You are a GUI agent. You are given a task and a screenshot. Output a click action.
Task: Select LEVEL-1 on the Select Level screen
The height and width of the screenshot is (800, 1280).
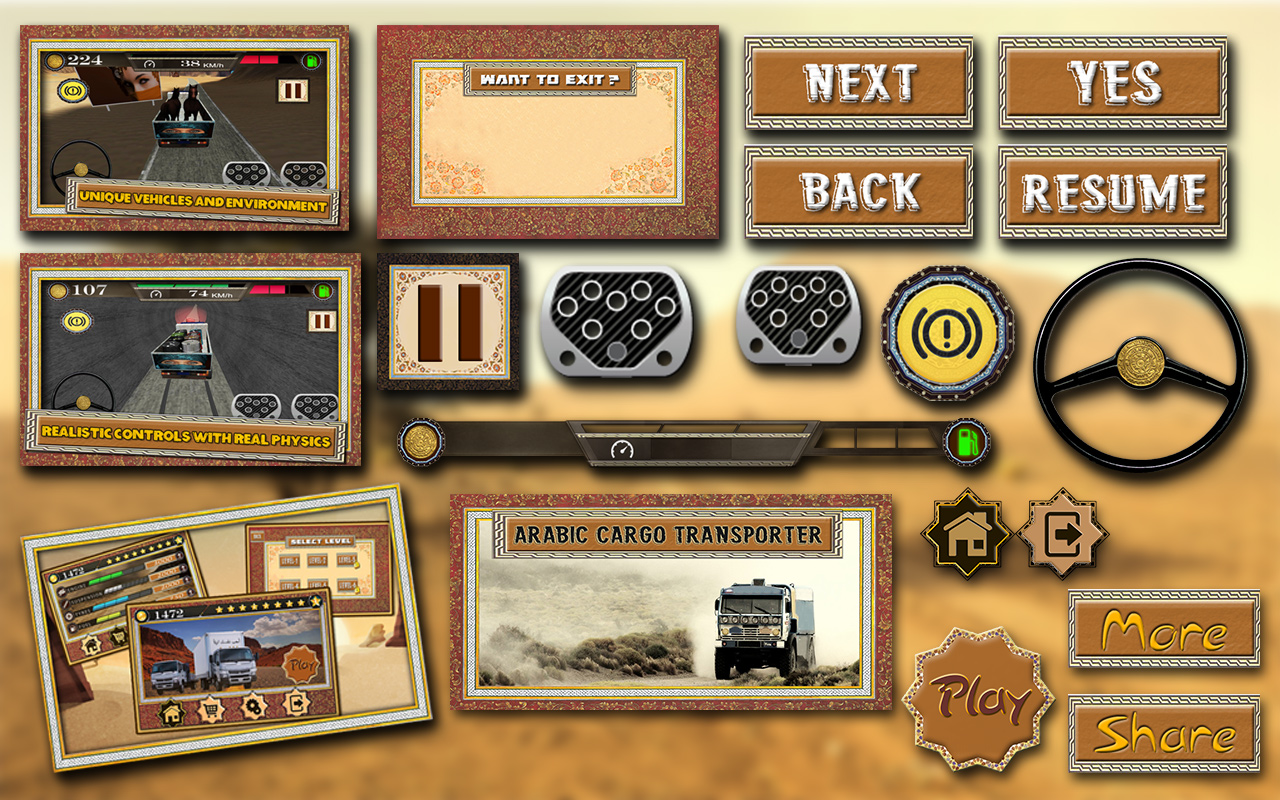click(x=289, y=560)
